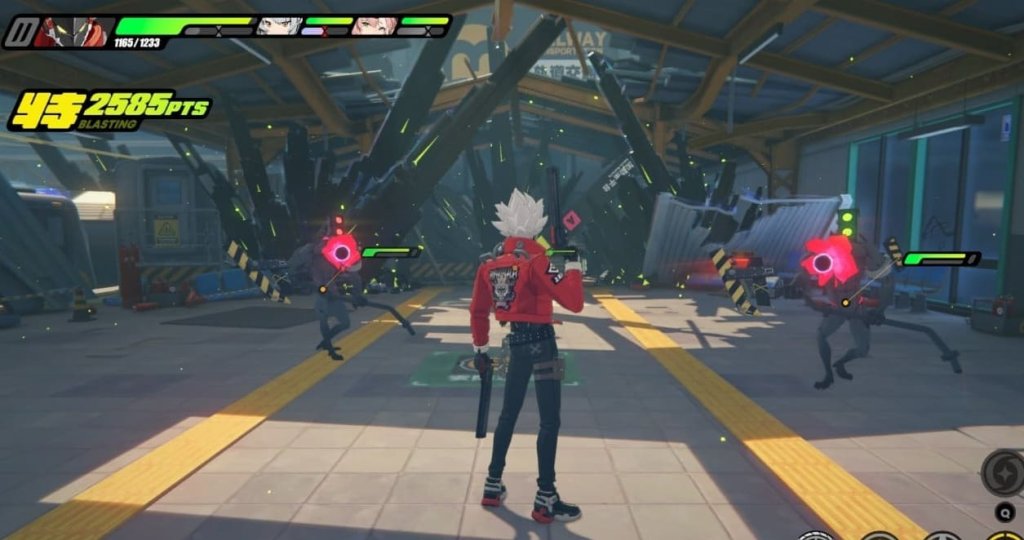The image size is (1024, 540).
Task: Switch to the pink-haired teammate portrait
Action: [x=375, y=25]
